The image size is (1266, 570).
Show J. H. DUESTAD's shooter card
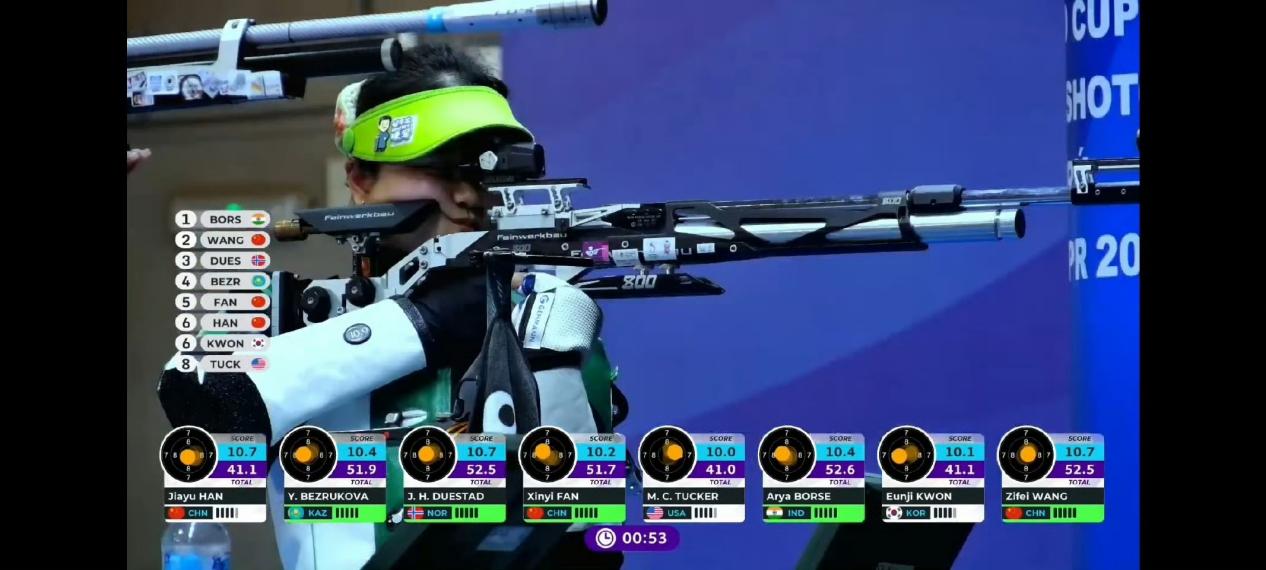(x=453, y=475)
